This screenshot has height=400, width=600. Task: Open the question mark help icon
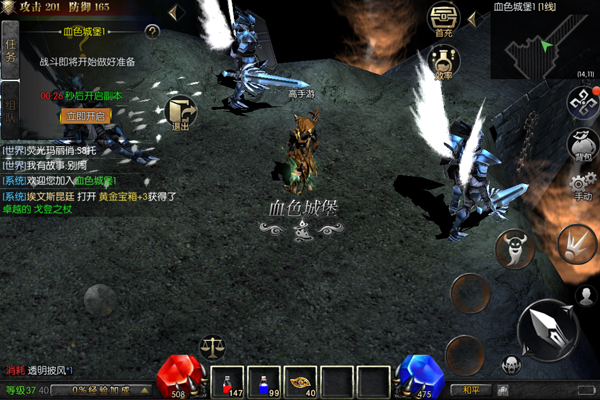tap(153, 32)
